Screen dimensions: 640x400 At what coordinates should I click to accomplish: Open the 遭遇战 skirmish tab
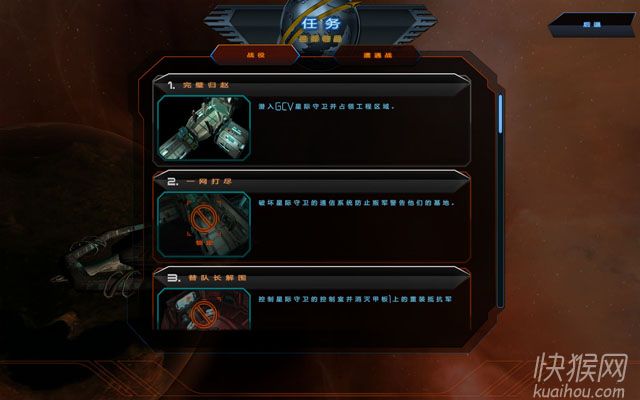coord(349,56)
